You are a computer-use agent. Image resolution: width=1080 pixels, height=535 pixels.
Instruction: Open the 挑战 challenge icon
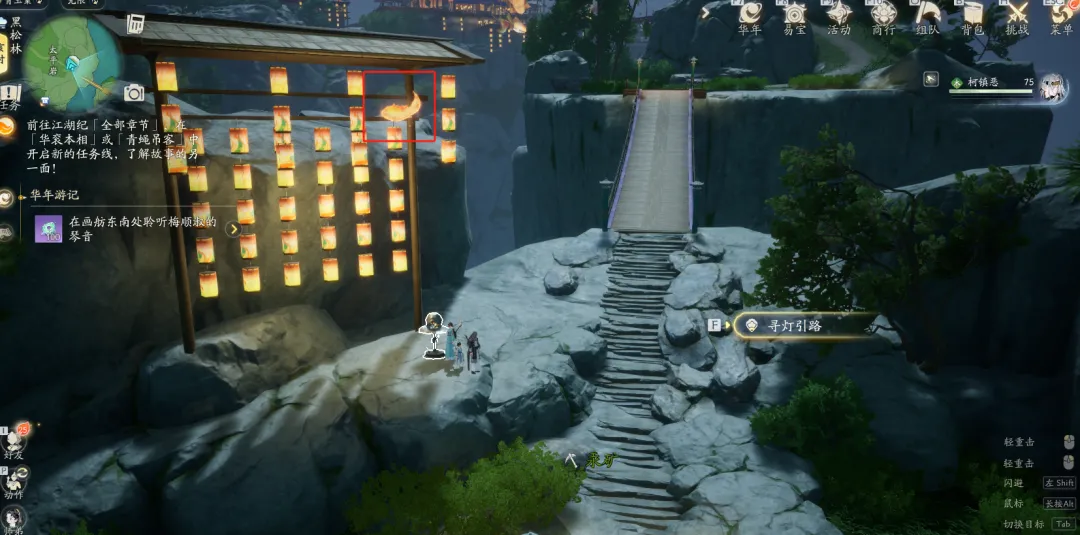(1017, 14)
